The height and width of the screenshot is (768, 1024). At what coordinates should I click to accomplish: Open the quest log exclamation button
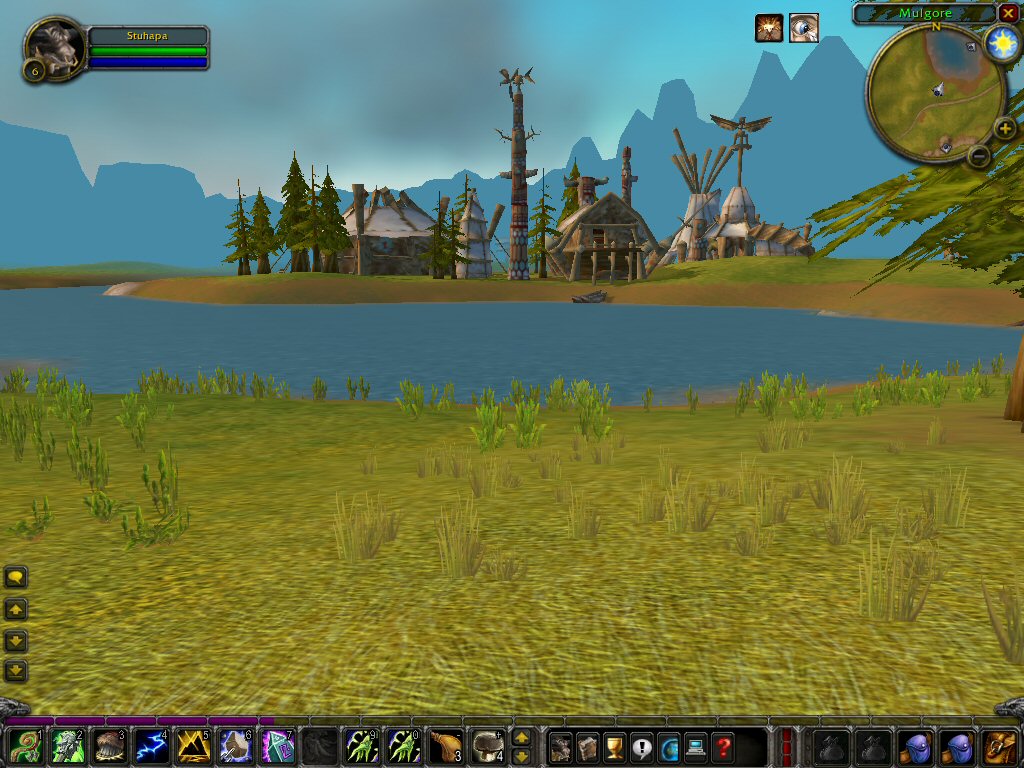coord(642,746)
